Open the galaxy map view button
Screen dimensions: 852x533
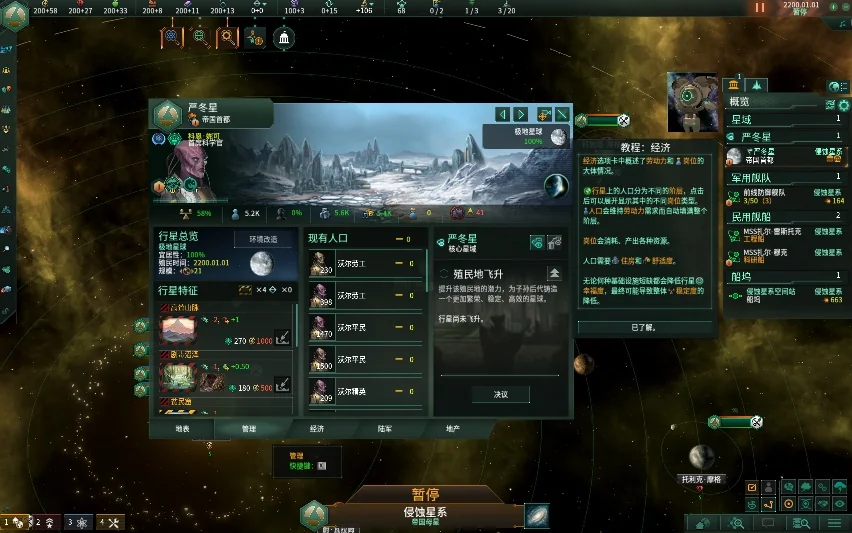(538, 515)
